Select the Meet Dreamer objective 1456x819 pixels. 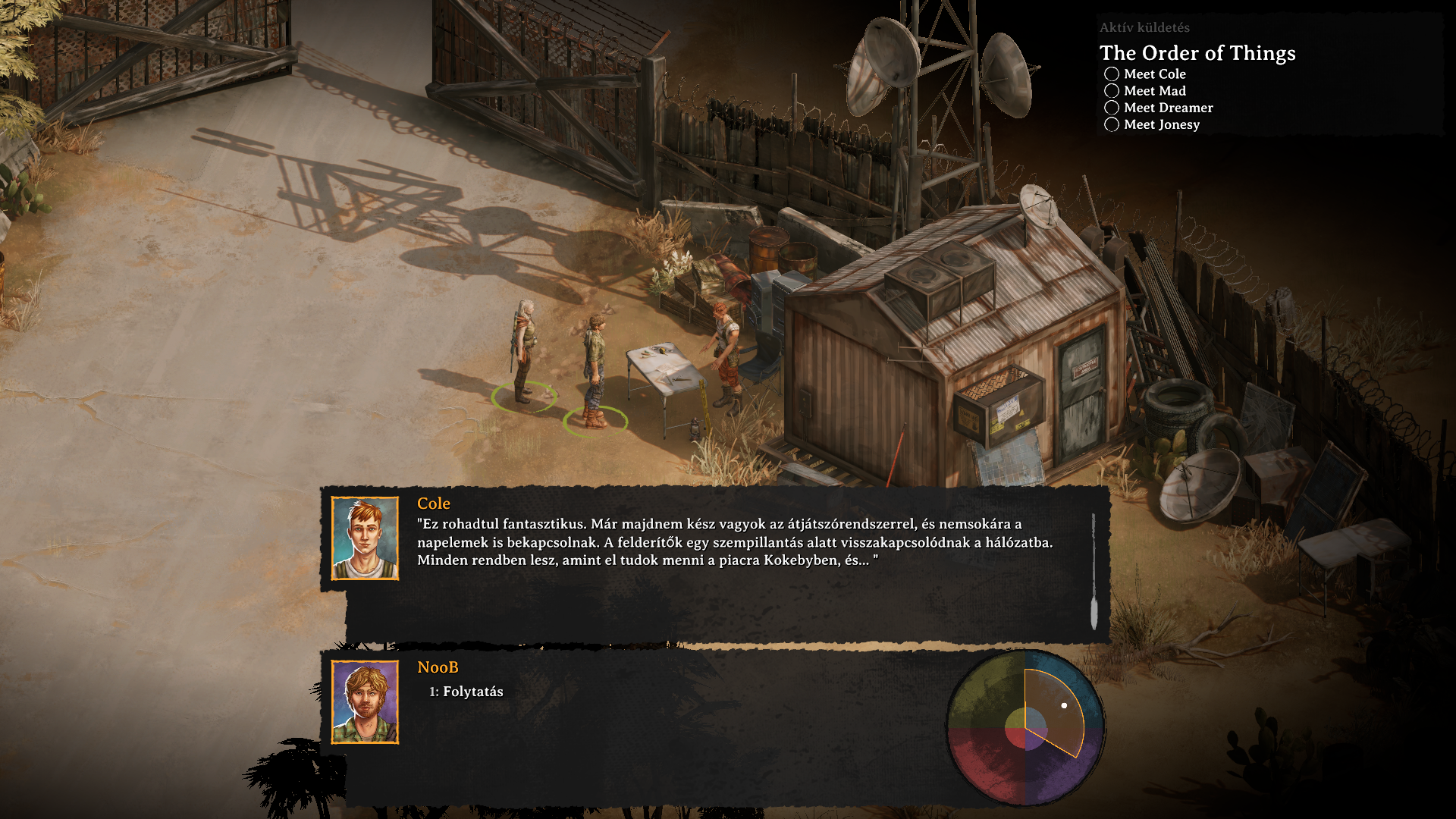1168,108
